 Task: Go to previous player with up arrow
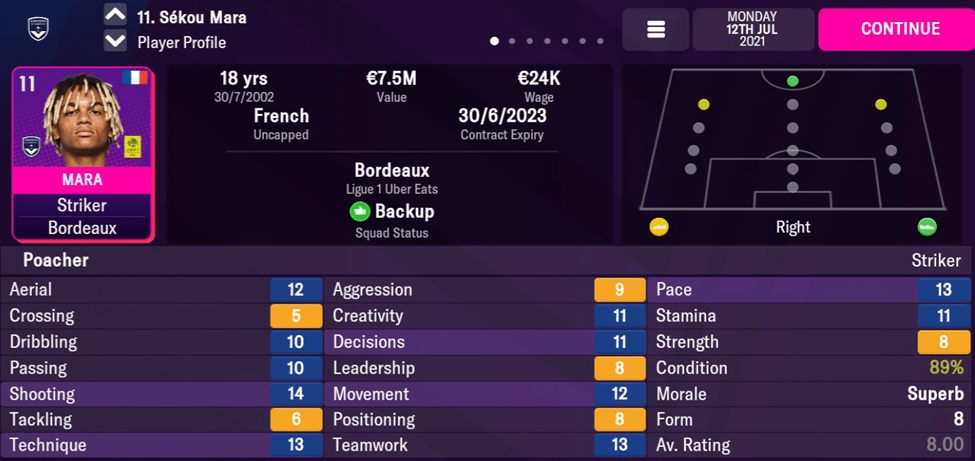(115, 16)
